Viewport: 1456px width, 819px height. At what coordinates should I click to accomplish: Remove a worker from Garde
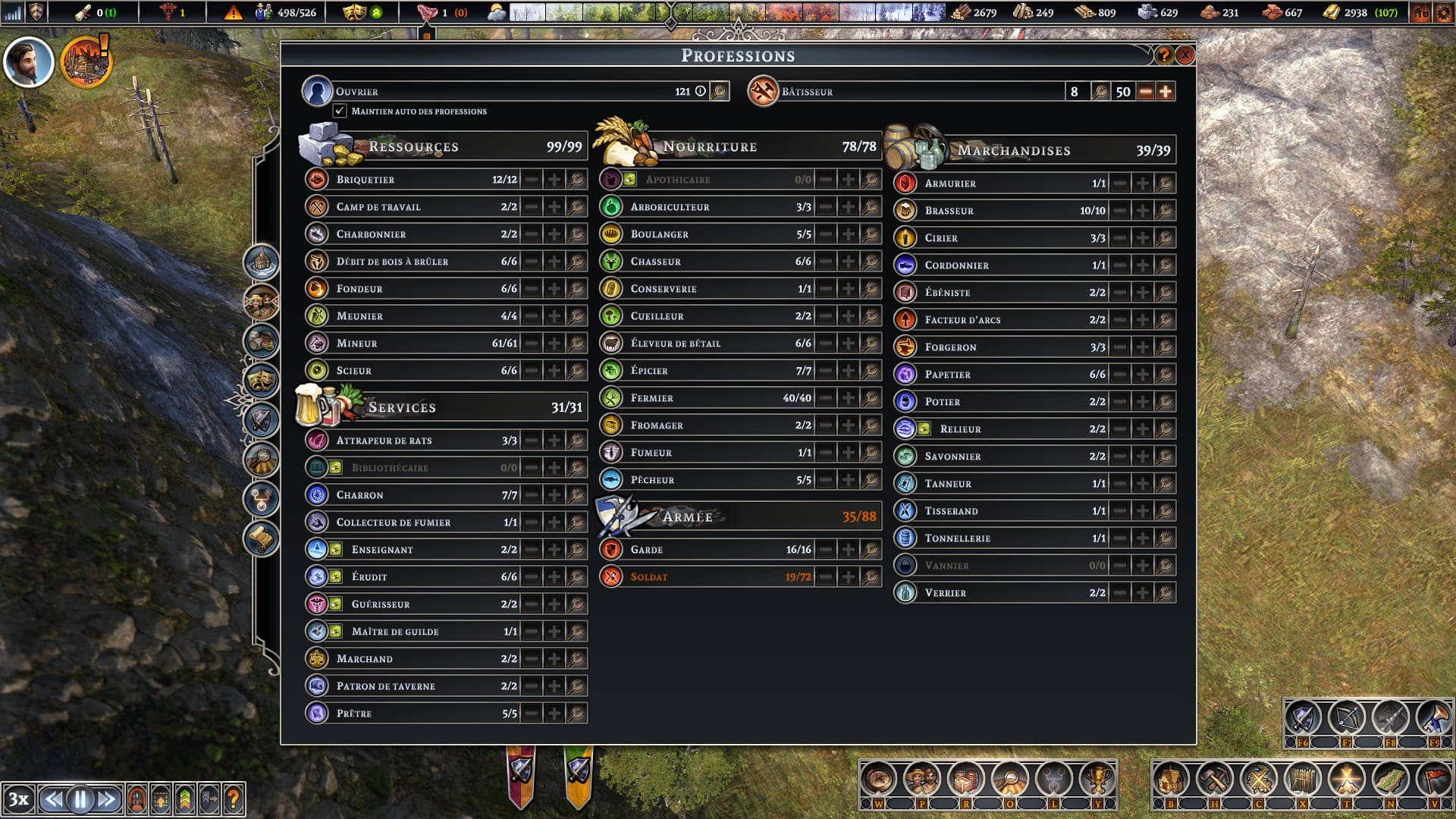tap(826, 550)
